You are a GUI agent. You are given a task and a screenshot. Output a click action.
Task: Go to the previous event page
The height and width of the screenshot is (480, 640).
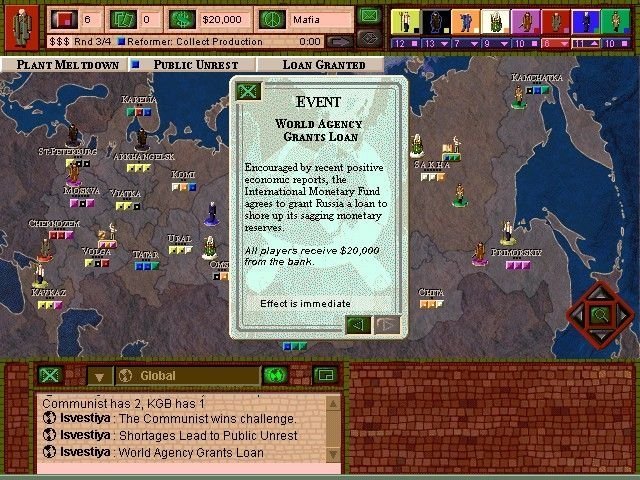click(x=357, y=324)
